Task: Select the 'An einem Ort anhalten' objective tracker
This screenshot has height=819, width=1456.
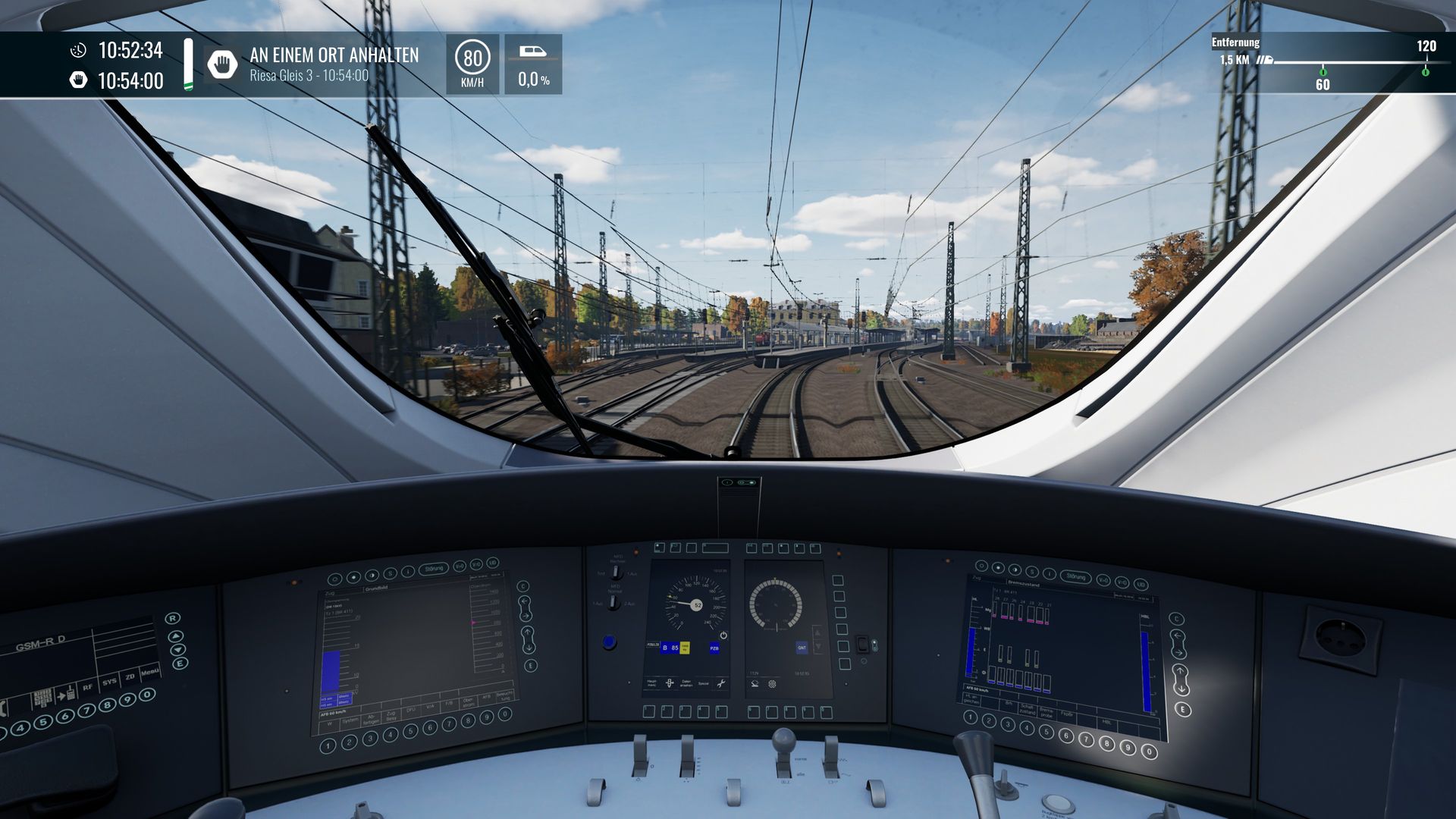Action: click(334, 64)
